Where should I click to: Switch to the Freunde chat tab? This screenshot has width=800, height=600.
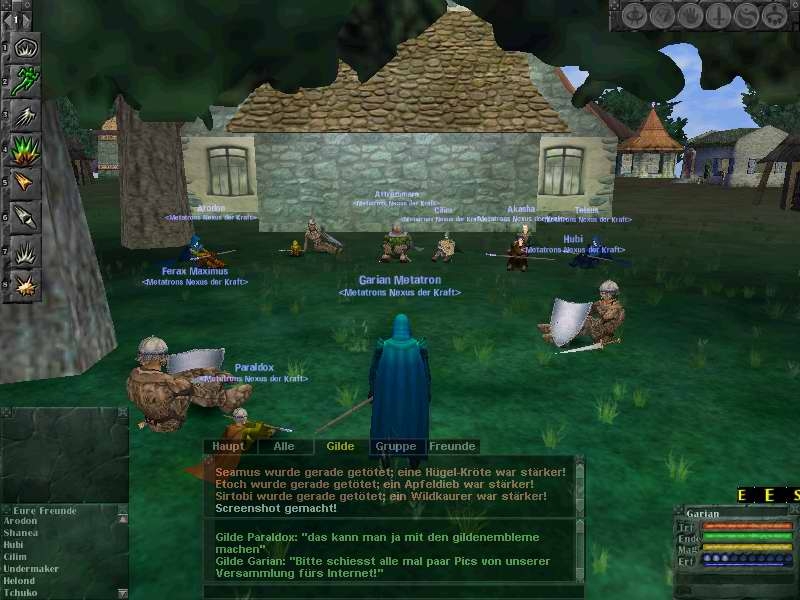[452, 446]
